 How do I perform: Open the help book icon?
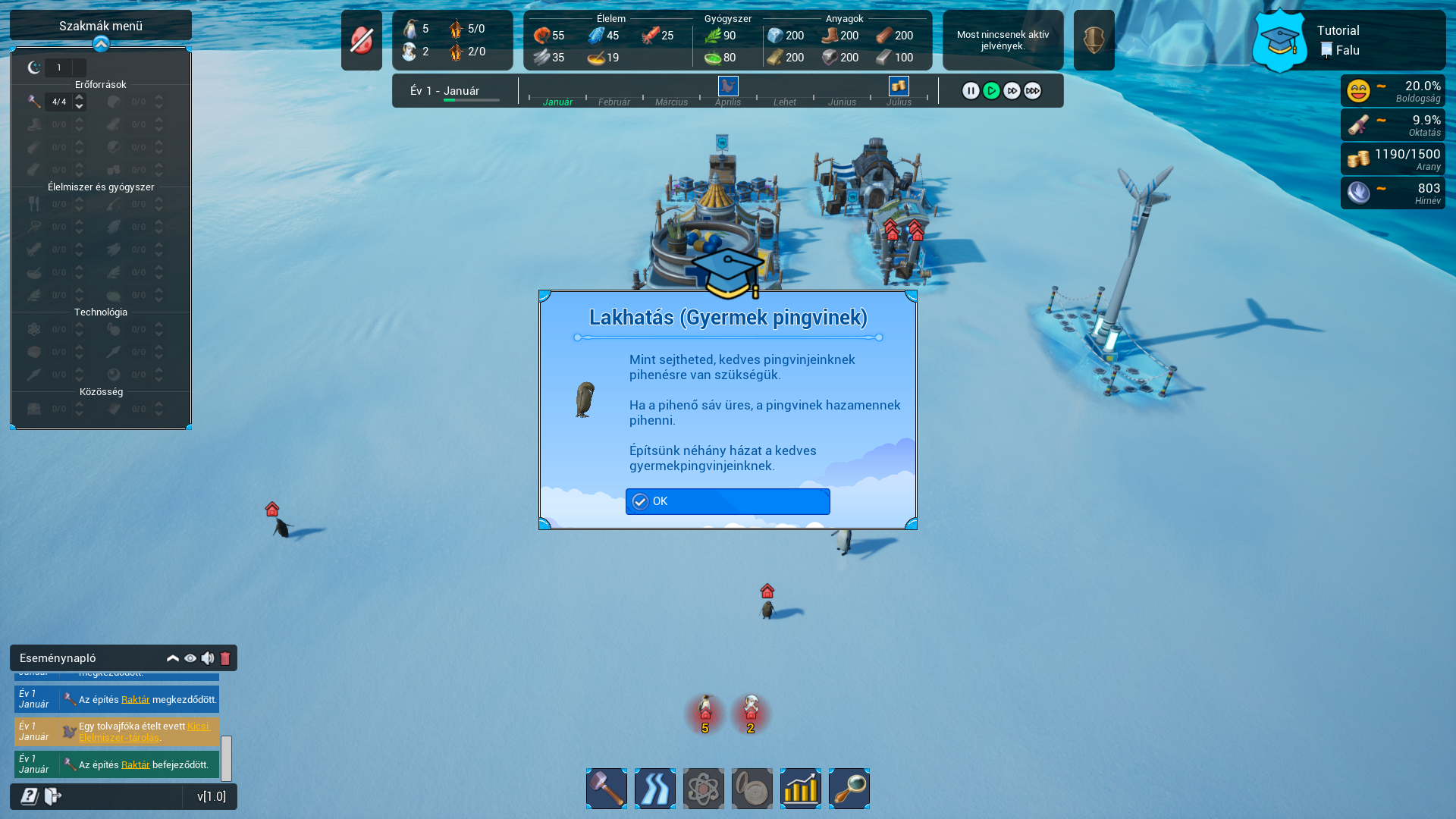pos(30,796)
